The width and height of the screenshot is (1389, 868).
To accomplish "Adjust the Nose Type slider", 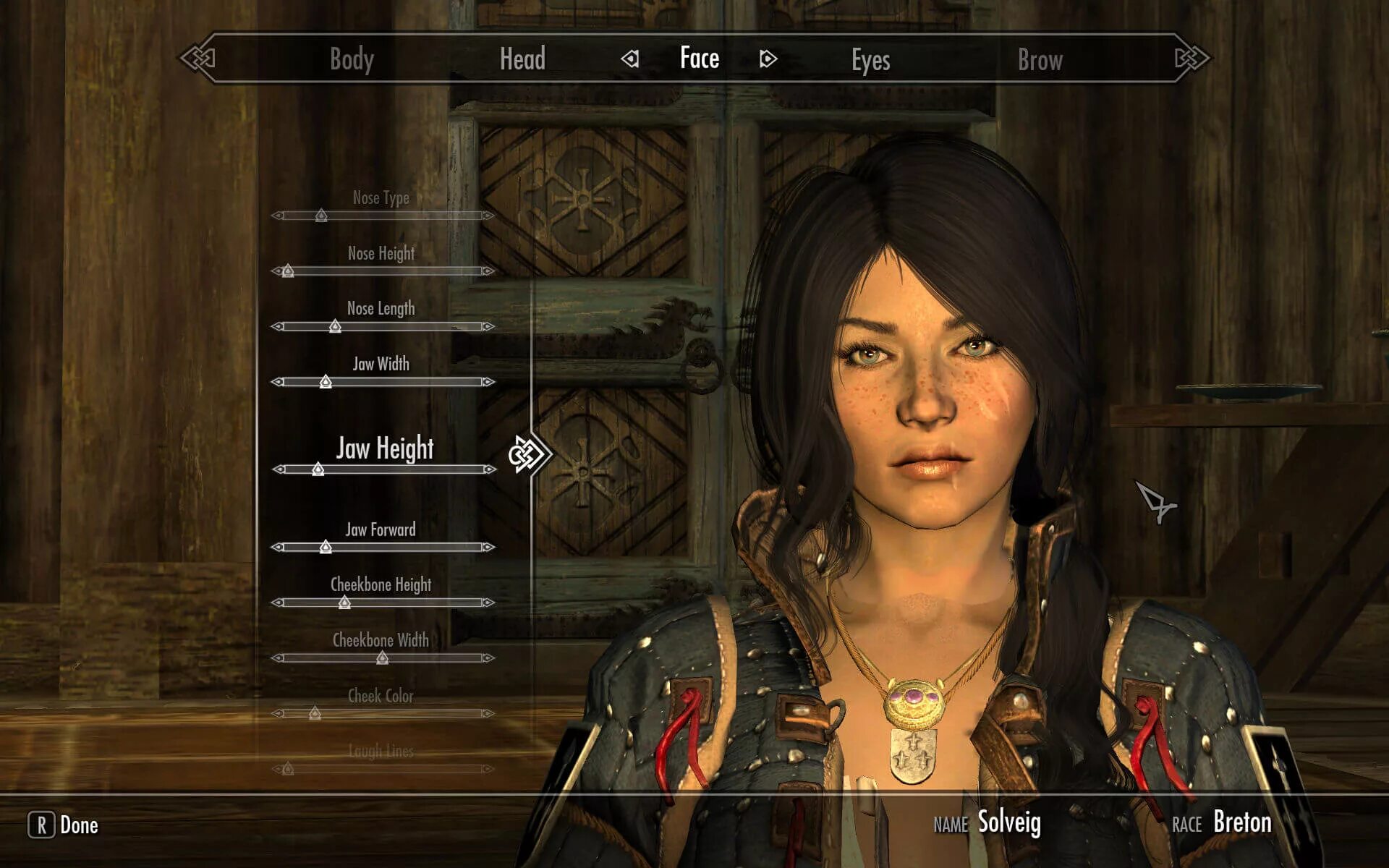I will point(383,216).
